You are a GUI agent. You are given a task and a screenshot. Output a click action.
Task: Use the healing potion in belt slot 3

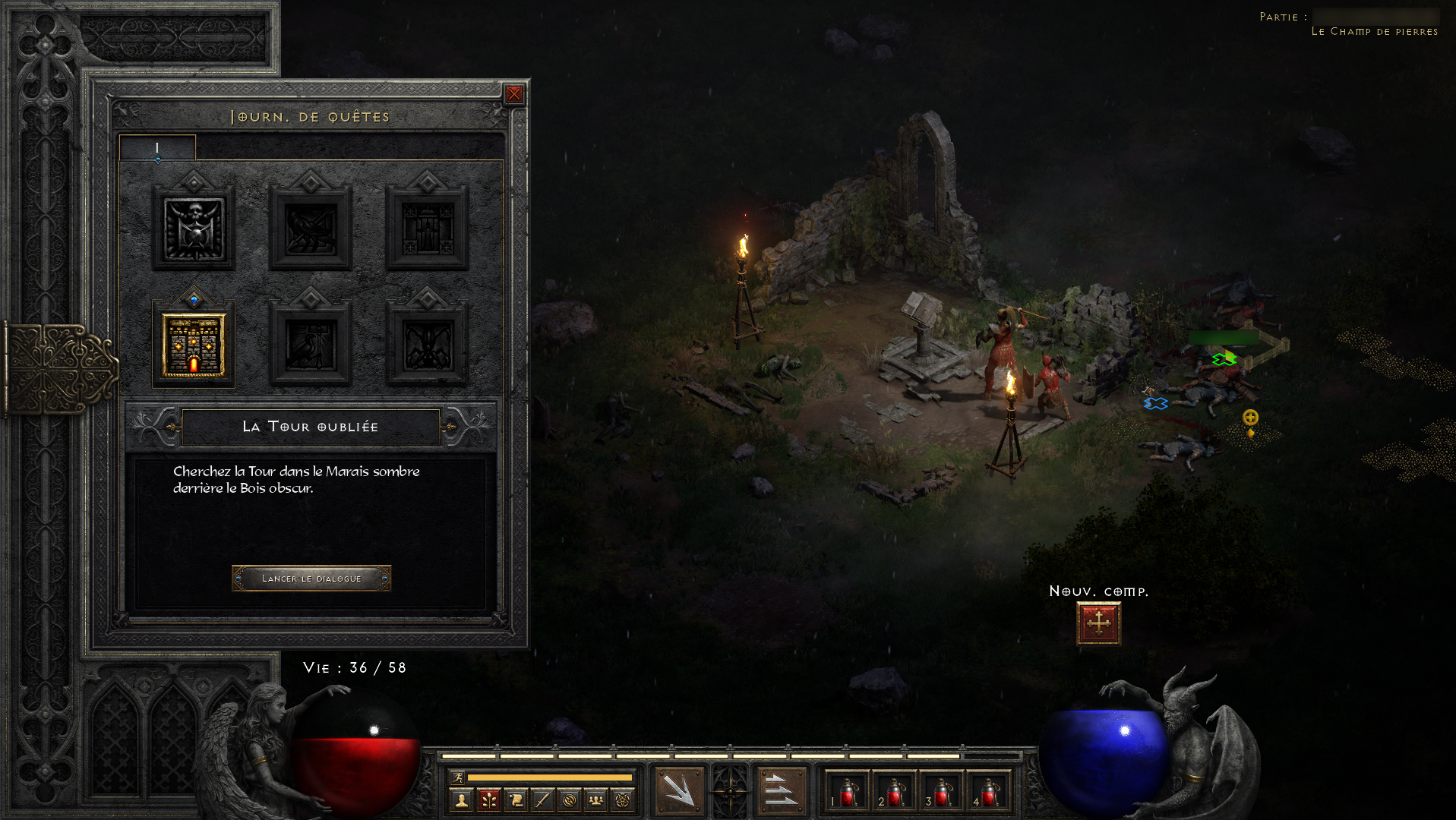tap(942, 792)
